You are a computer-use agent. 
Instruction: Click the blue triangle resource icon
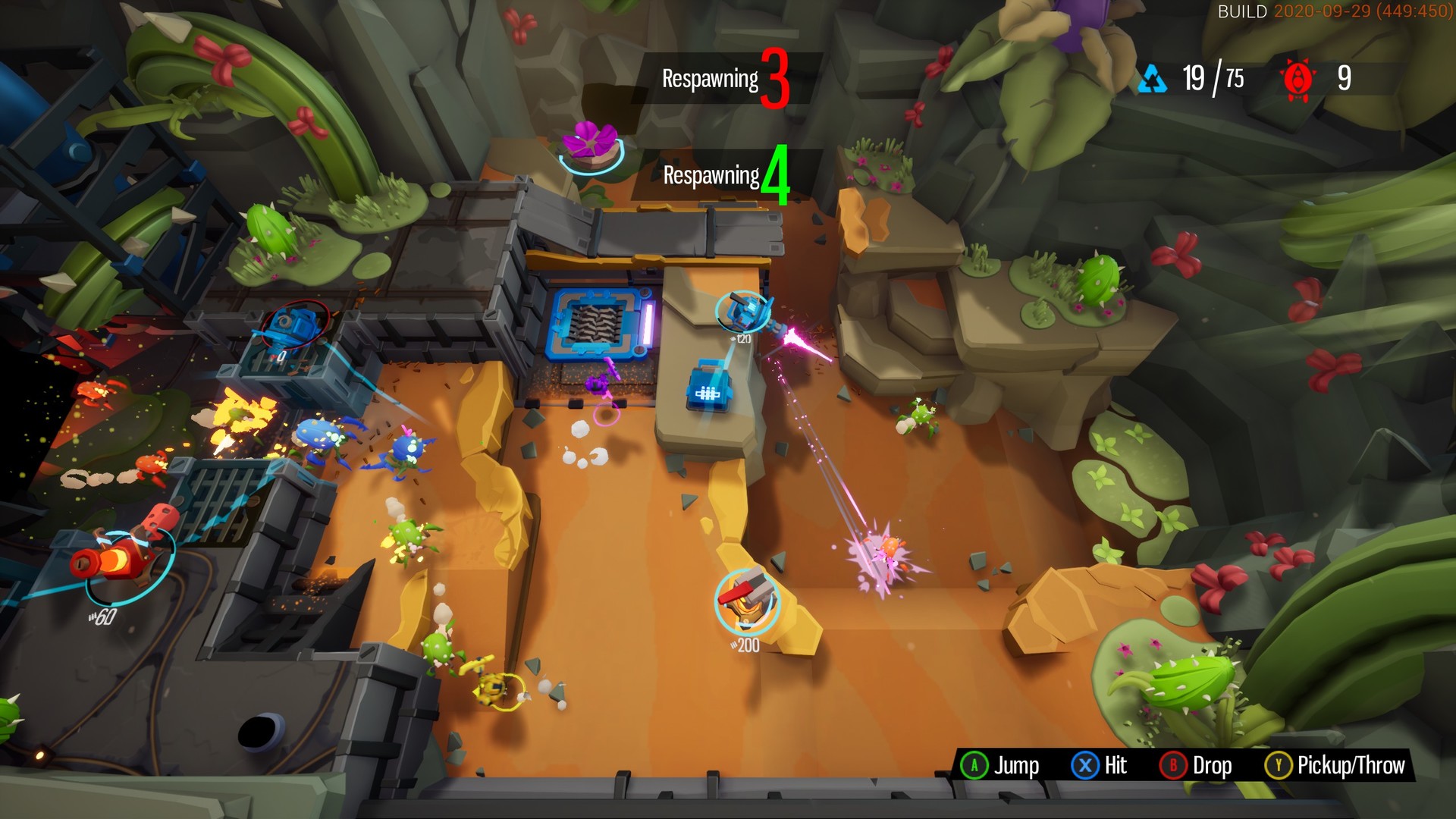click(x=1153, y=78)
